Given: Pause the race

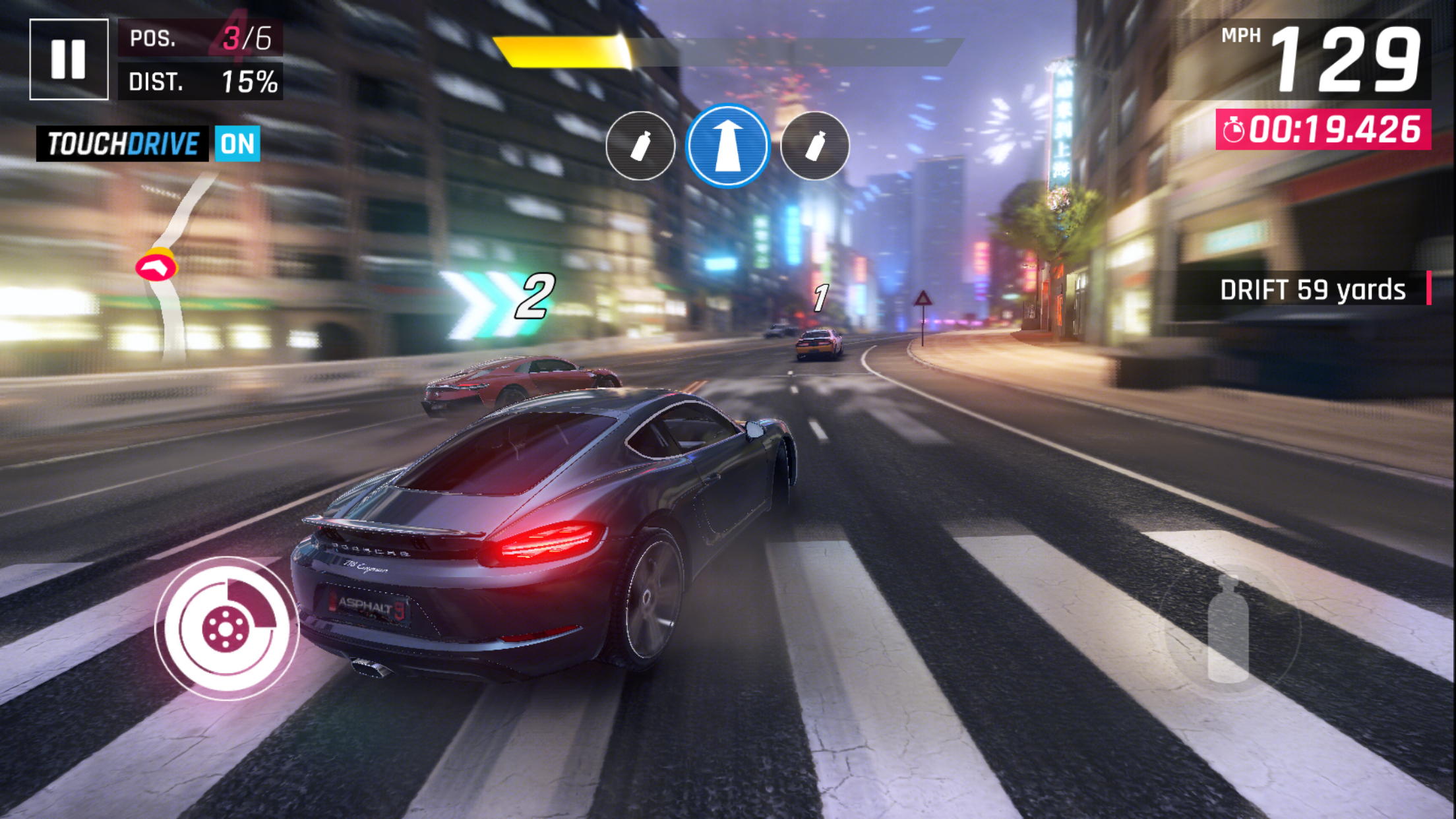Looking at the screenshot, I should click(69, 59).
